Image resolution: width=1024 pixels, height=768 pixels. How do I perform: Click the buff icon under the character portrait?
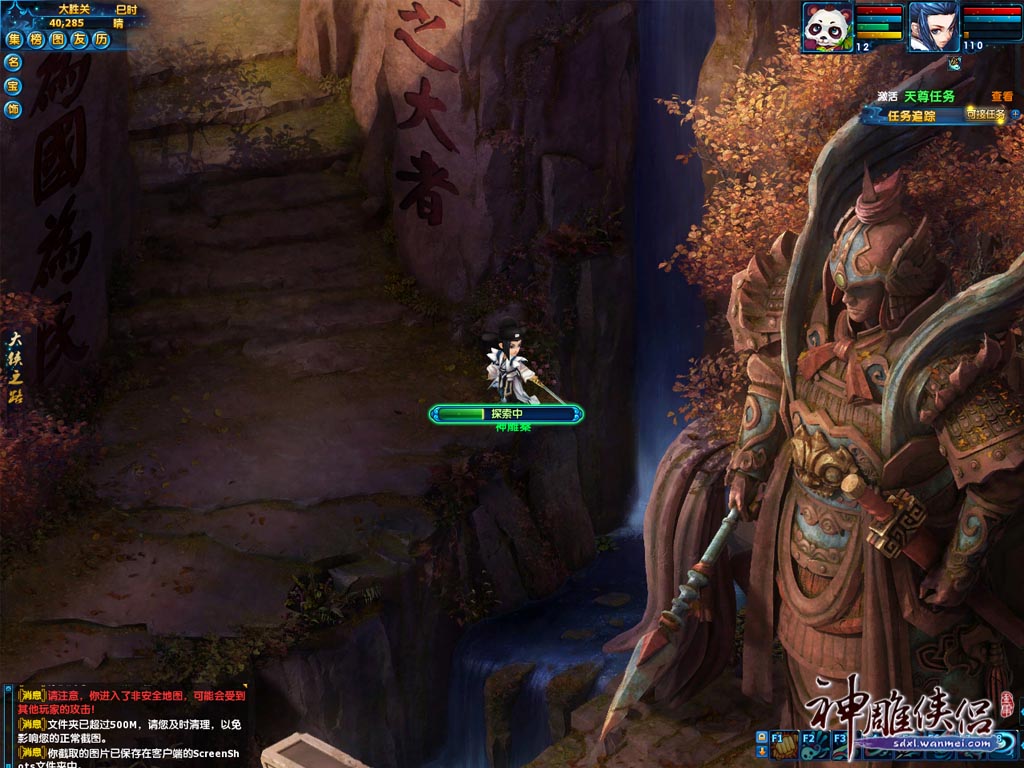(955, 63)
